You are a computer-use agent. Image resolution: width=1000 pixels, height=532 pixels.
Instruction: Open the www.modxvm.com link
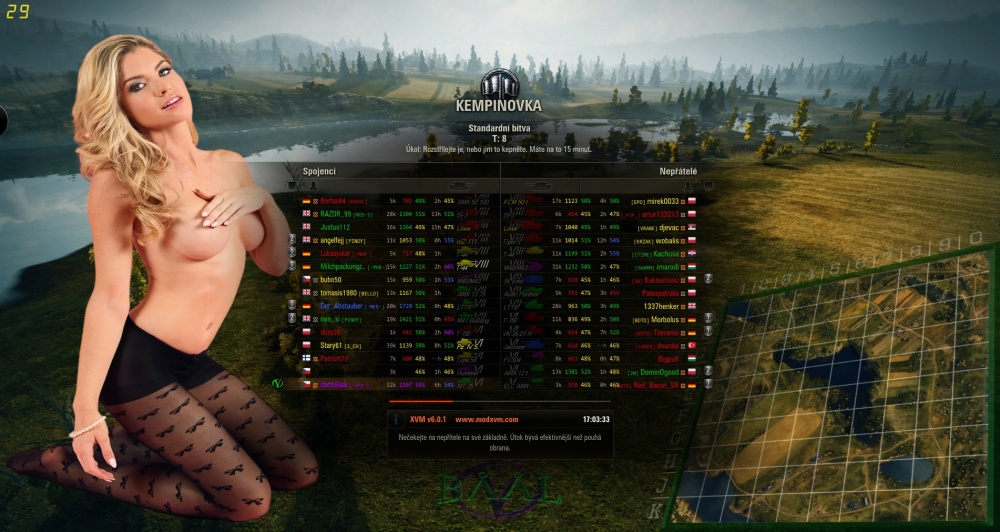tap(486, 419)
